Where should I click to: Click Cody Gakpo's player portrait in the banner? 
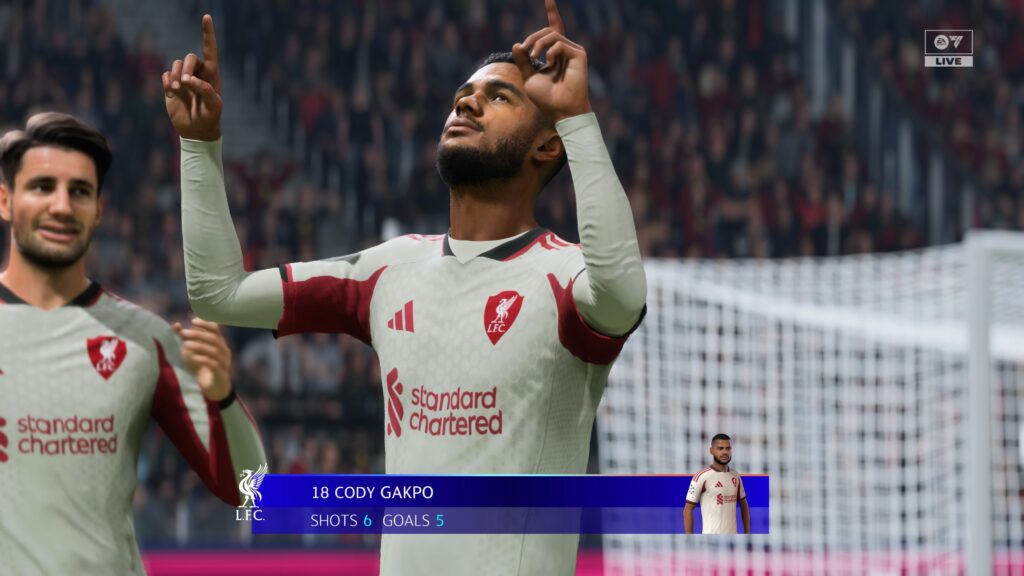point(716,485)
